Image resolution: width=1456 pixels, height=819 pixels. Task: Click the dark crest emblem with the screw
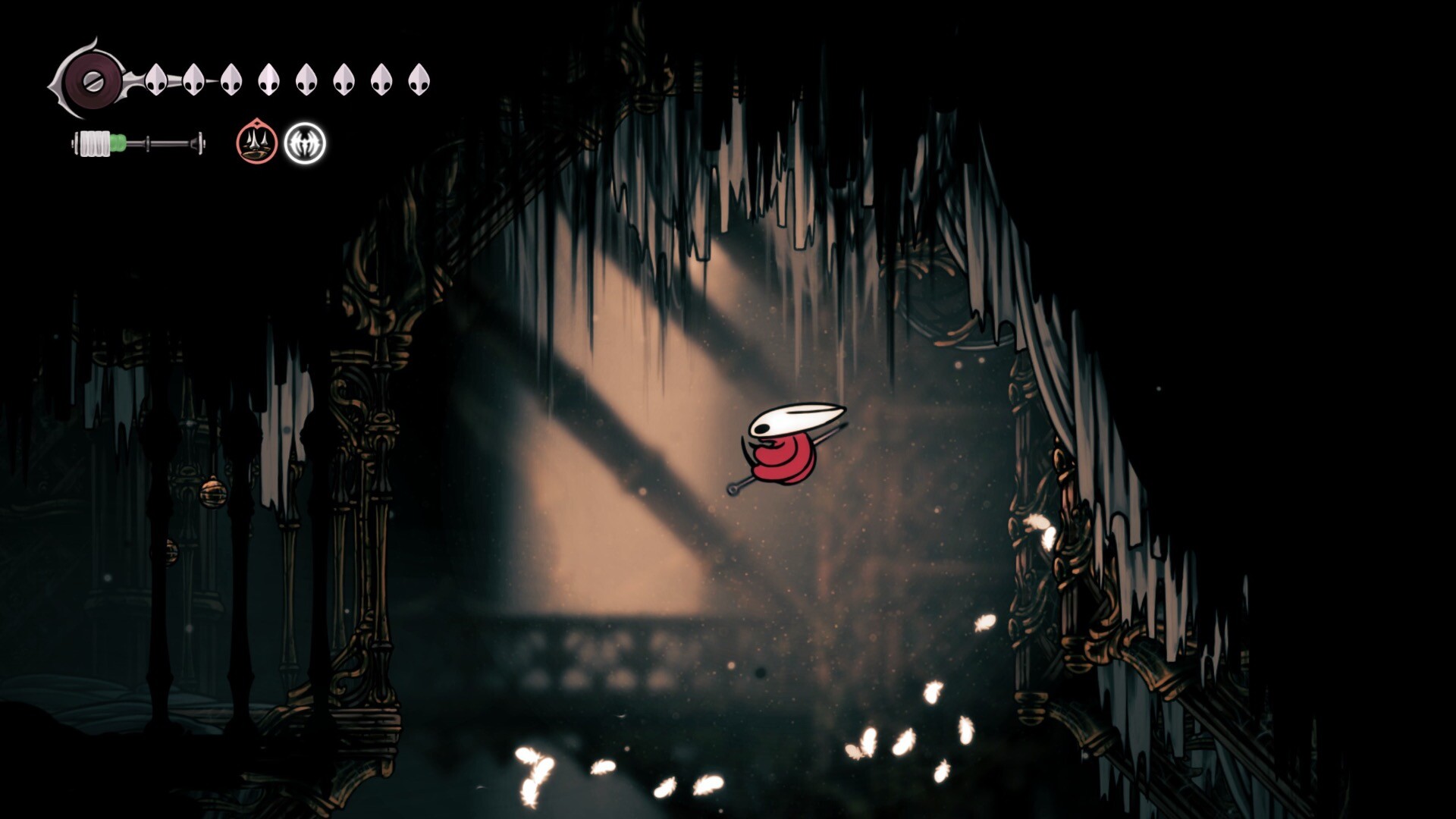pyautogui.click(x=88, y=79)
